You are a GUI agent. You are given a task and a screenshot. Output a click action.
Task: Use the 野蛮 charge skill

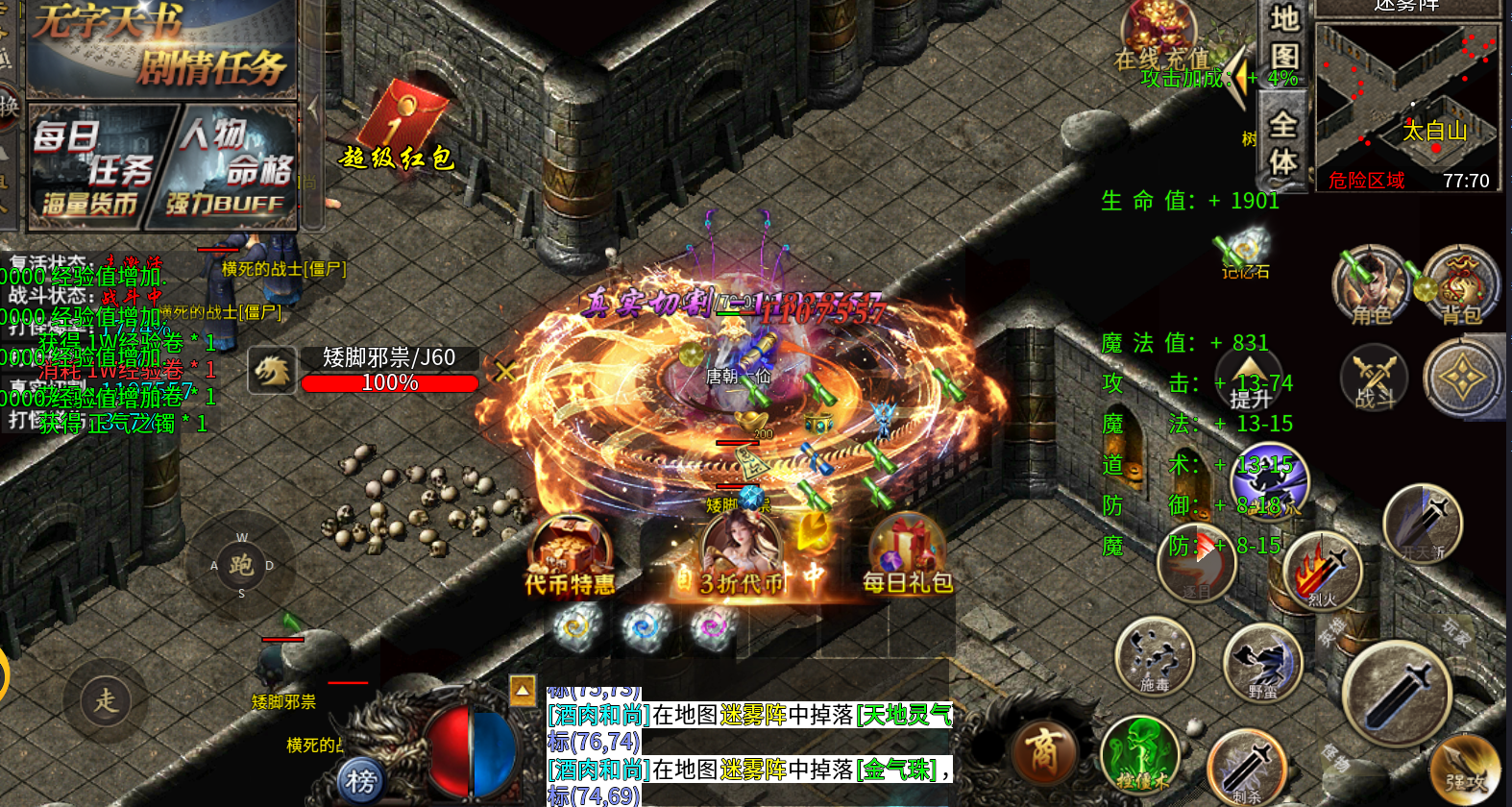(1262, 663)
